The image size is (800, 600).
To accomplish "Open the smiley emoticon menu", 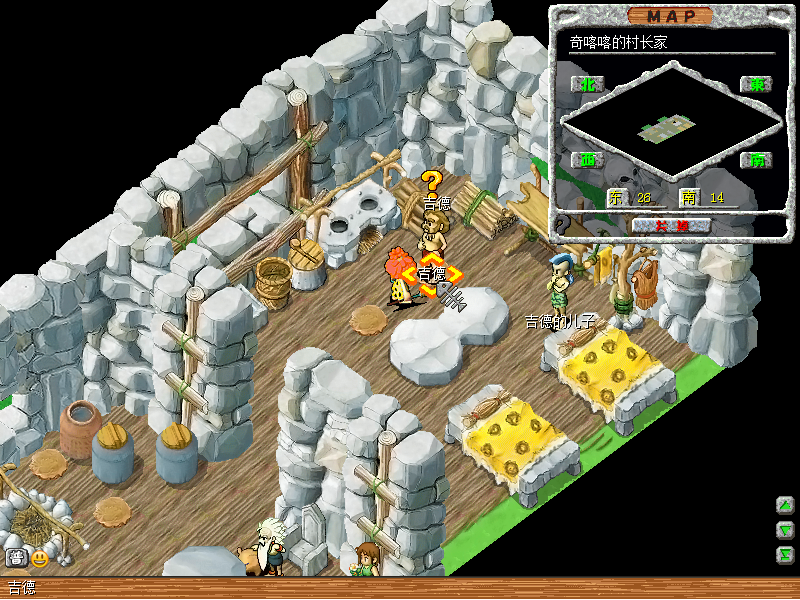I will pyautogui.click(x=40, y=558).
